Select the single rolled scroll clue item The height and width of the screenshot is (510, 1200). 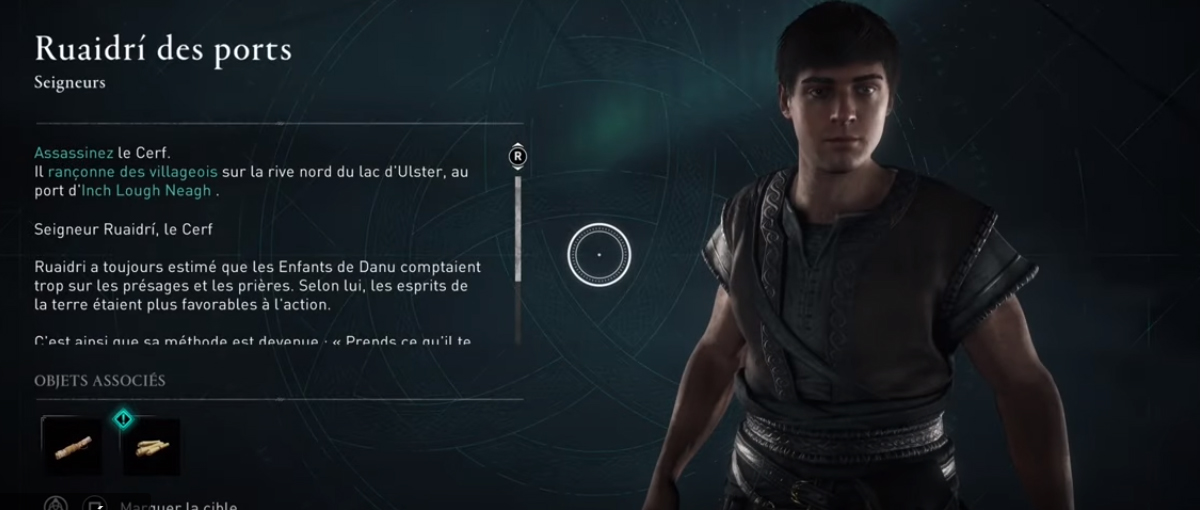pos(72,445)
